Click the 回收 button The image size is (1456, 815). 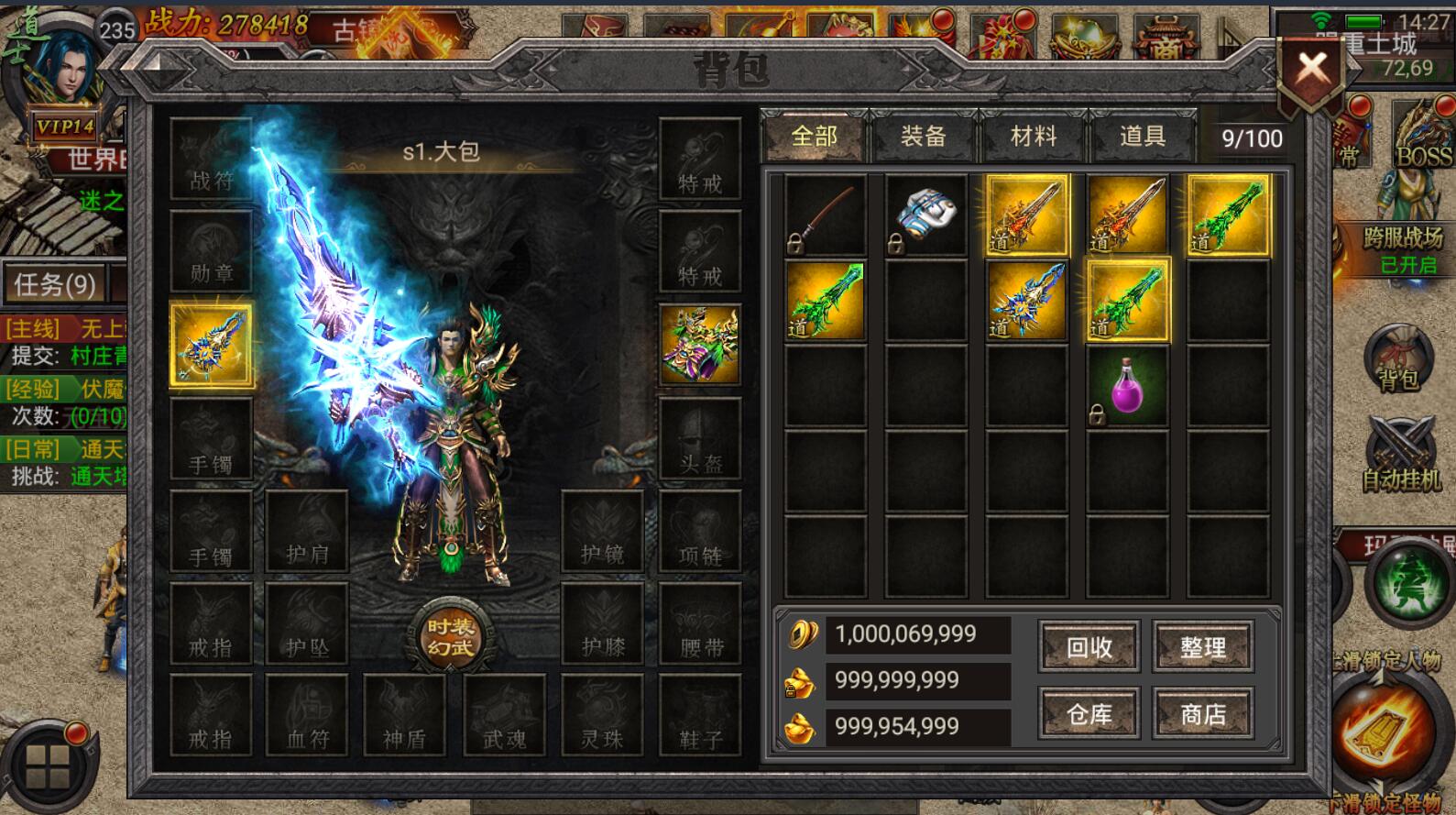pos(1089,647)
